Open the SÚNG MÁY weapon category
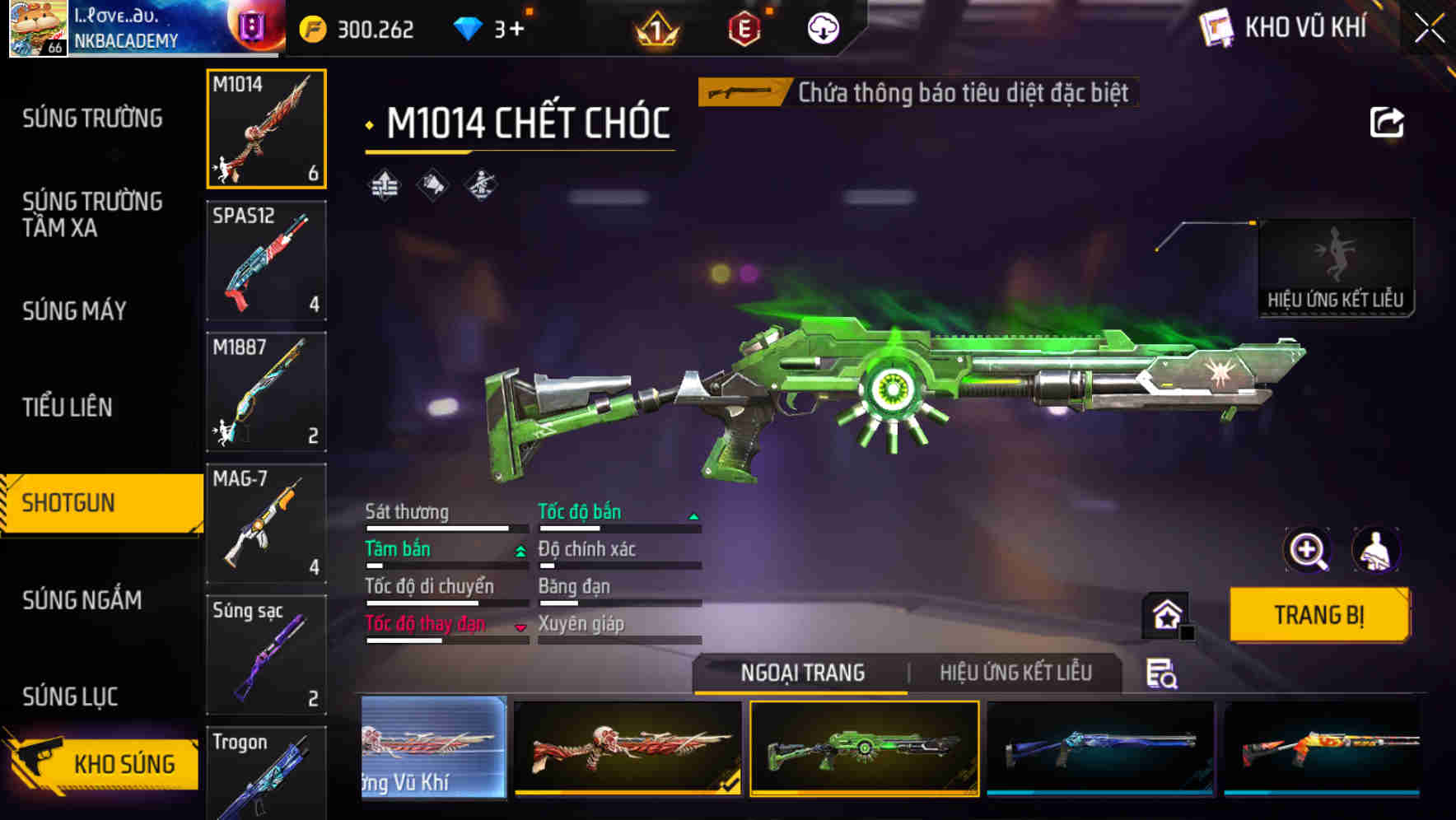The width and height of the screenshot is (1456, 820). tap(74, 311)
